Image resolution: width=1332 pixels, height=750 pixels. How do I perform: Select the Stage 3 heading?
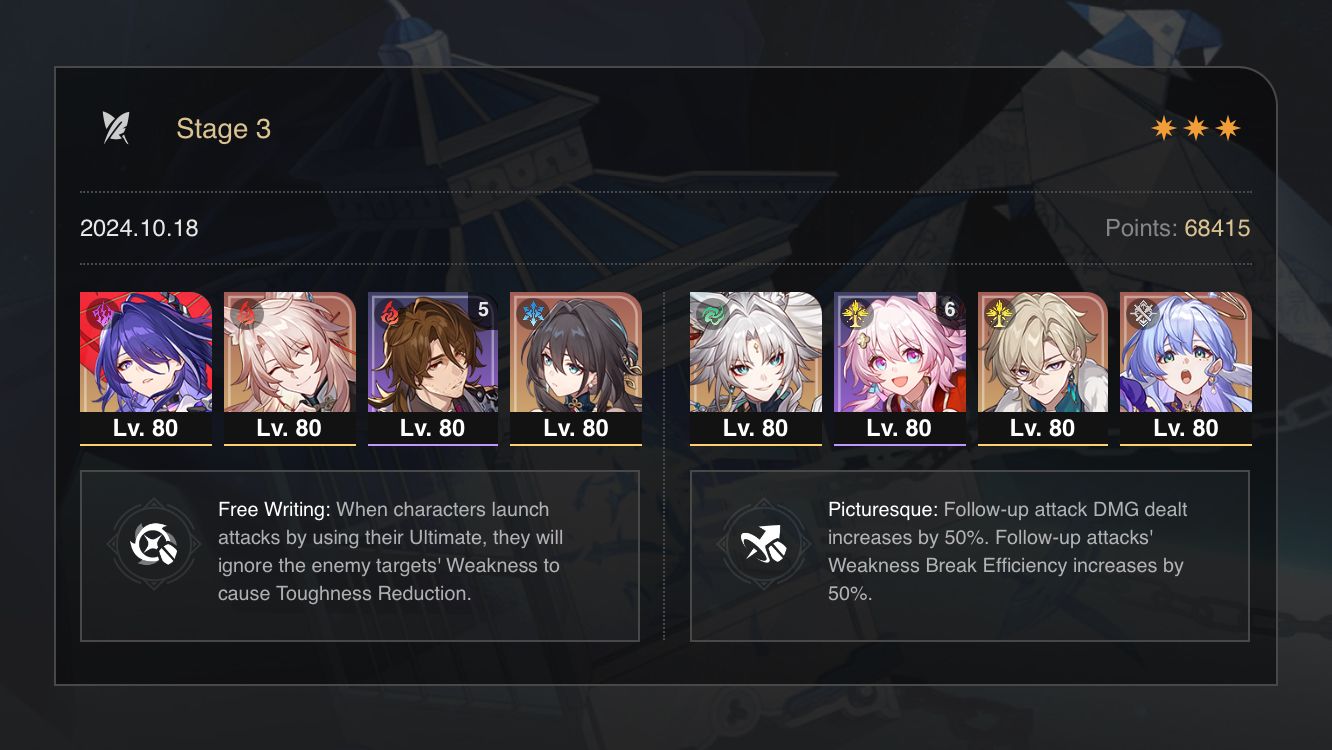coord(223,128)
